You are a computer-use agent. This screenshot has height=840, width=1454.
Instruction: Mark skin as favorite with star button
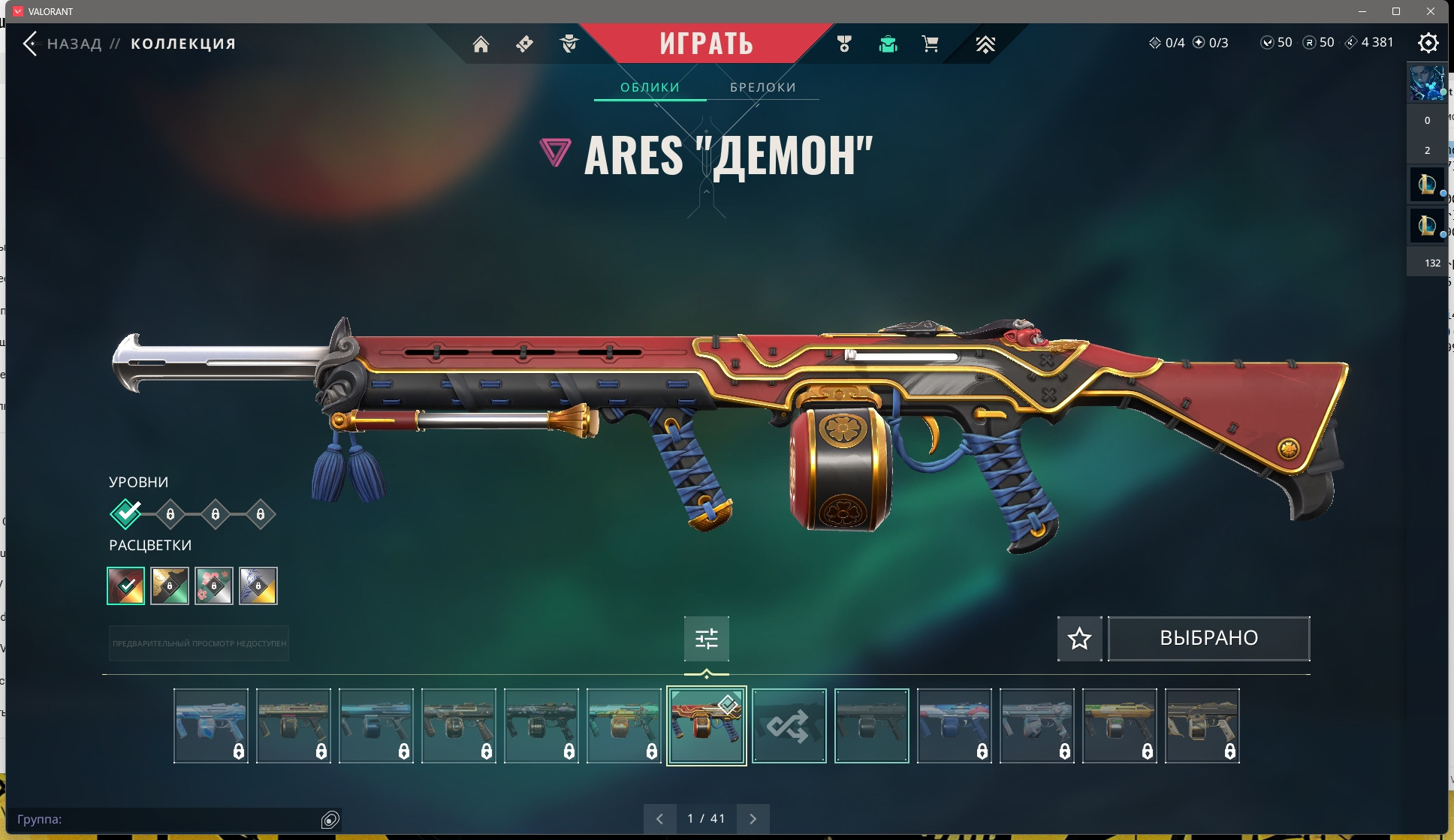click(1079, 638)
